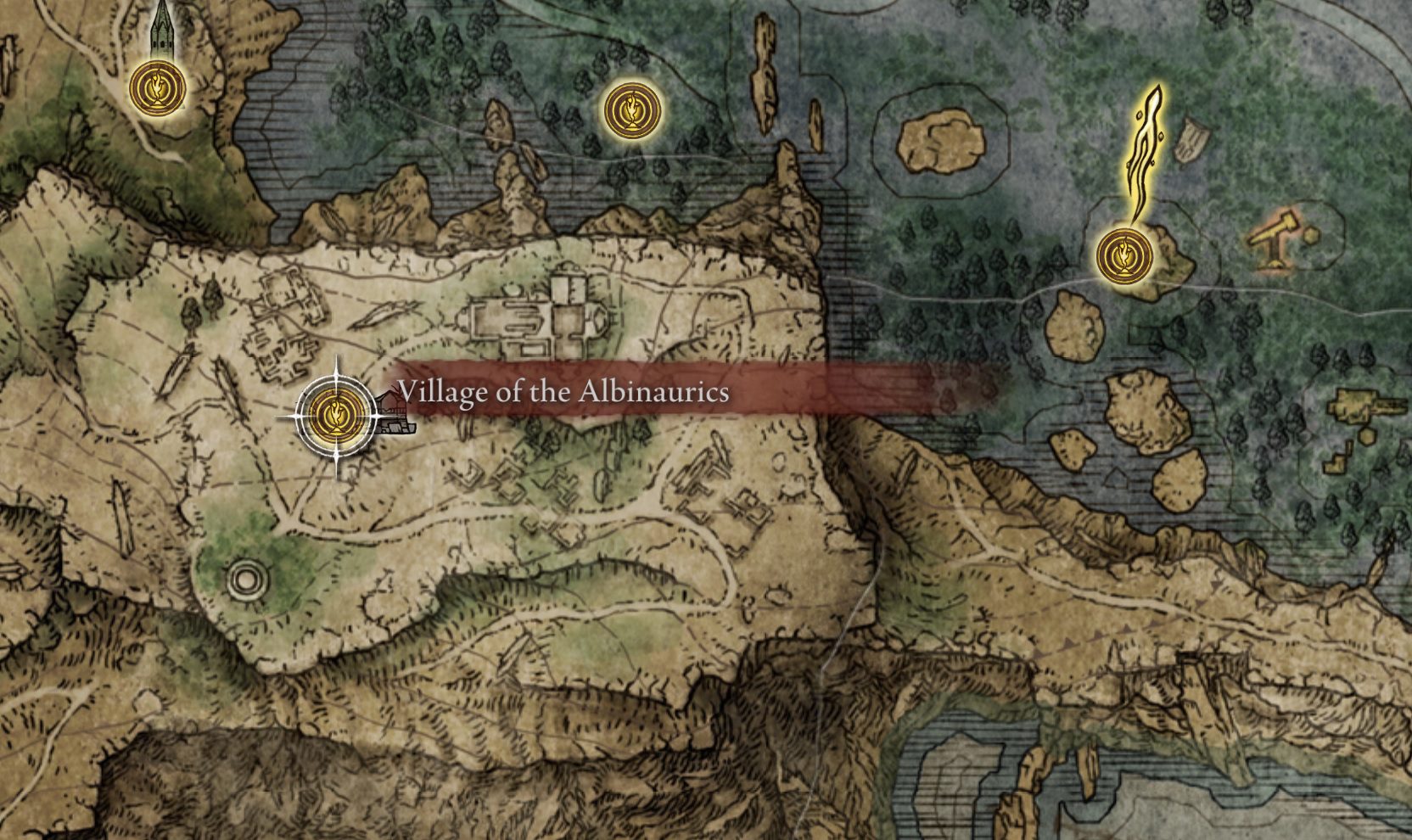Select the glowing Site of Grace east of the lake
This screenshot has width=1412, height=840.
coord(1125,255)
